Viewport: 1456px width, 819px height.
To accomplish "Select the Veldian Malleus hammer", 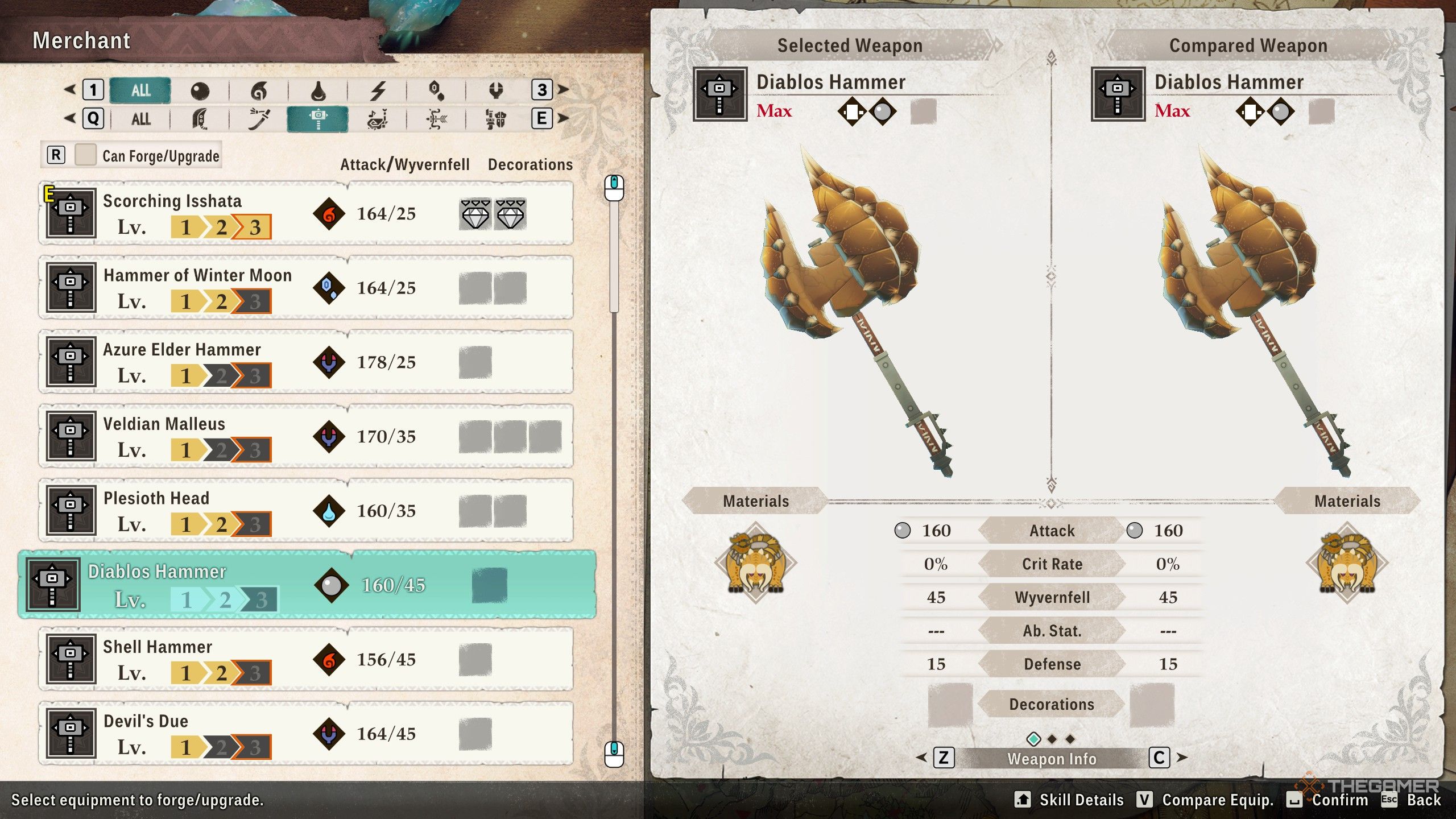I will click(306, 436).
